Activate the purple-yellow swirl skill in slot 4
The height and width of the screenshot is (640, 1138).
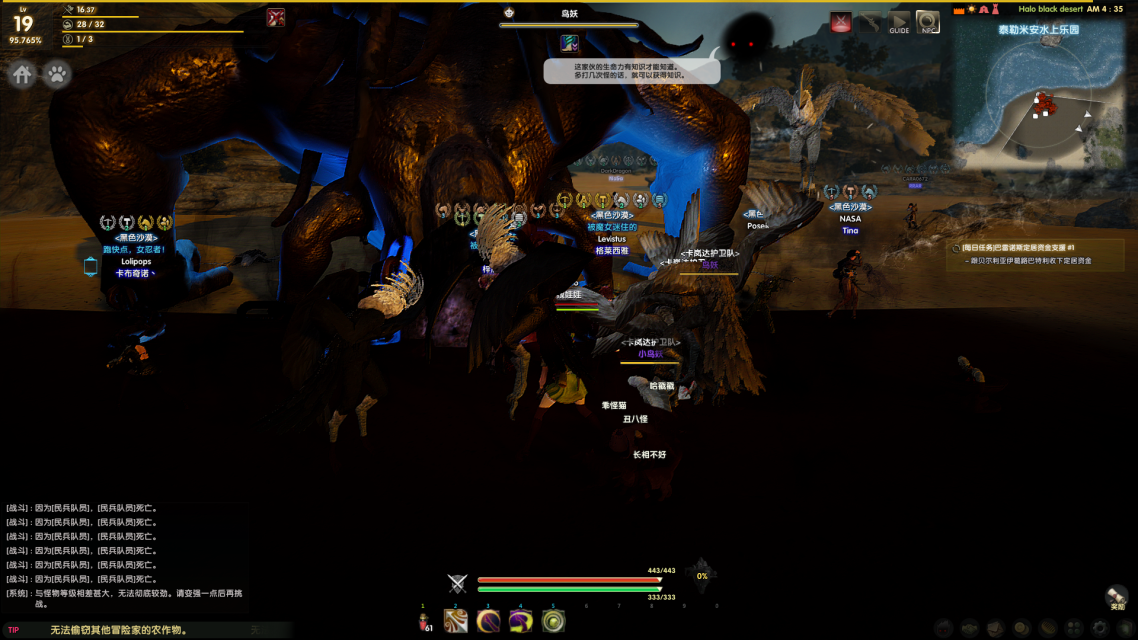pyautogui.click(x=520, y=621)
